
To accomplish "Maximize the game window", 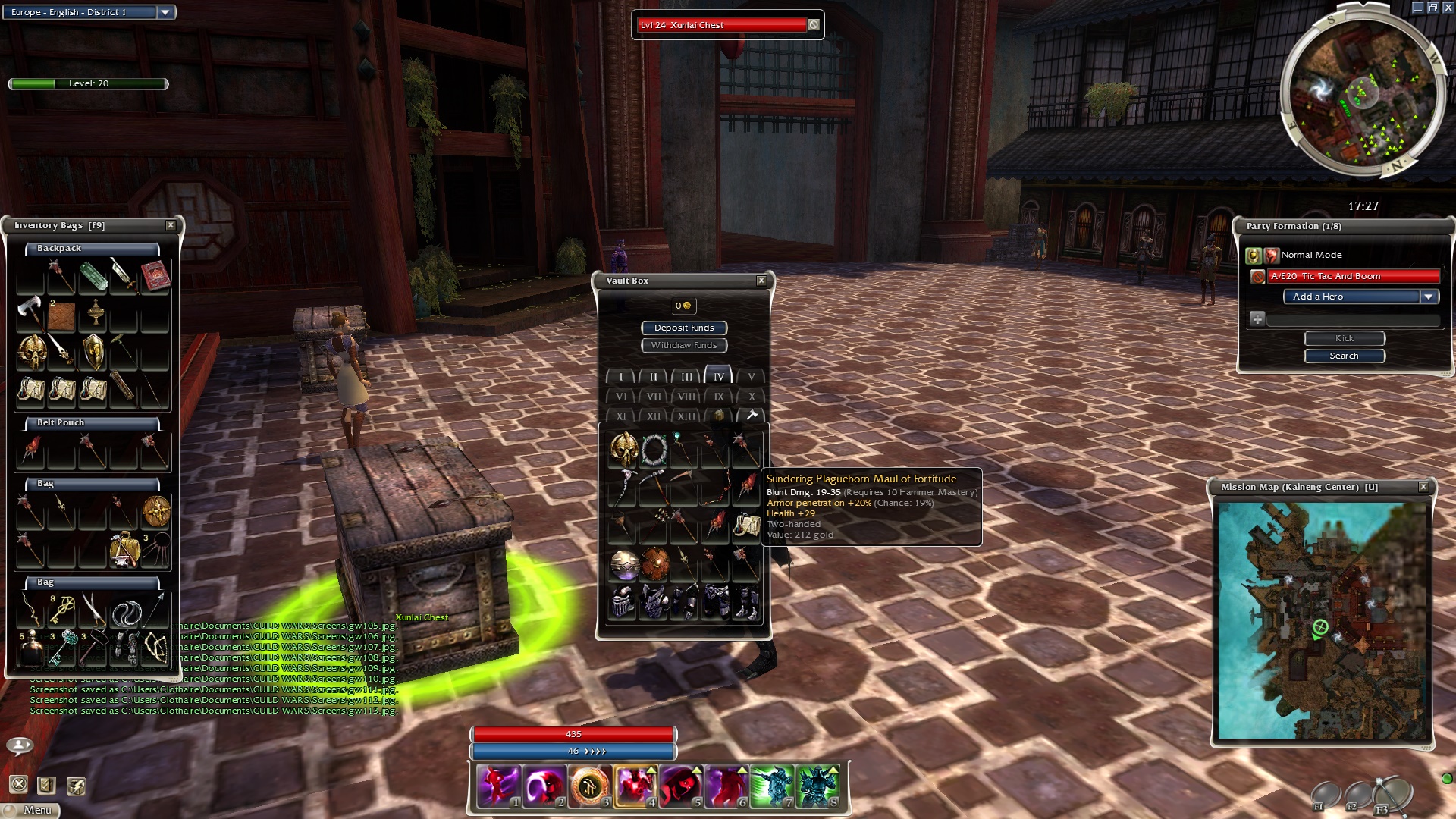I will (x=1432, y=8).
